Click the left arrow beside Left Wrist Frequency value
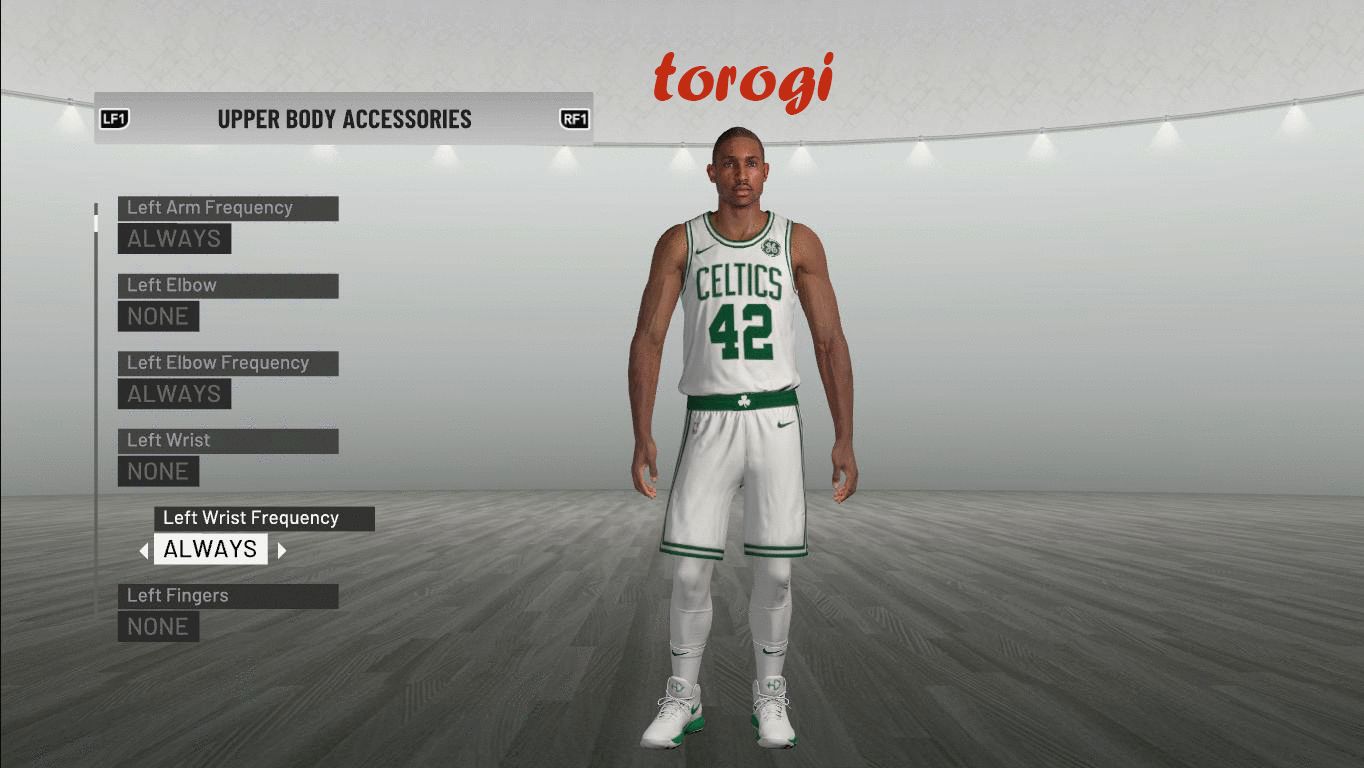The image size is (1364, 768). tap(144, 550)
